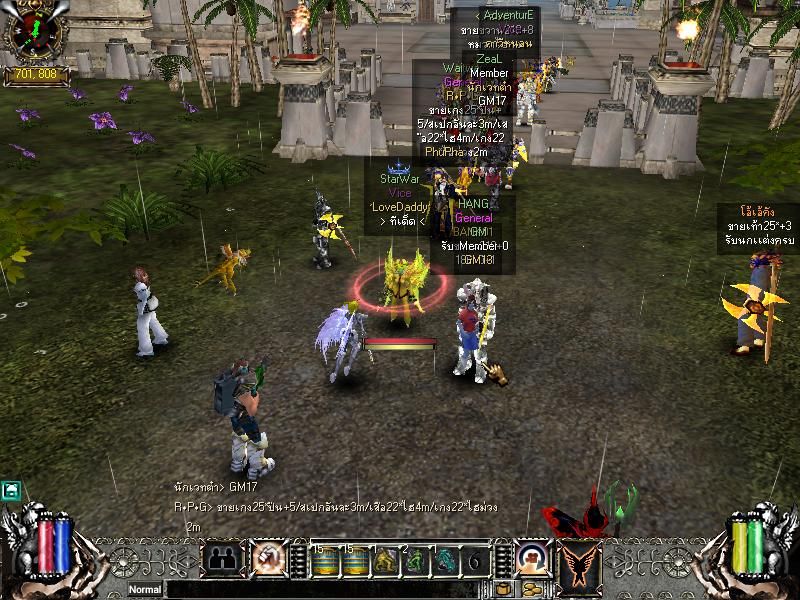The width and height of the screenshot is (800, 600).
Task: Select the green creature item slot
Action: tap(416, 560)
